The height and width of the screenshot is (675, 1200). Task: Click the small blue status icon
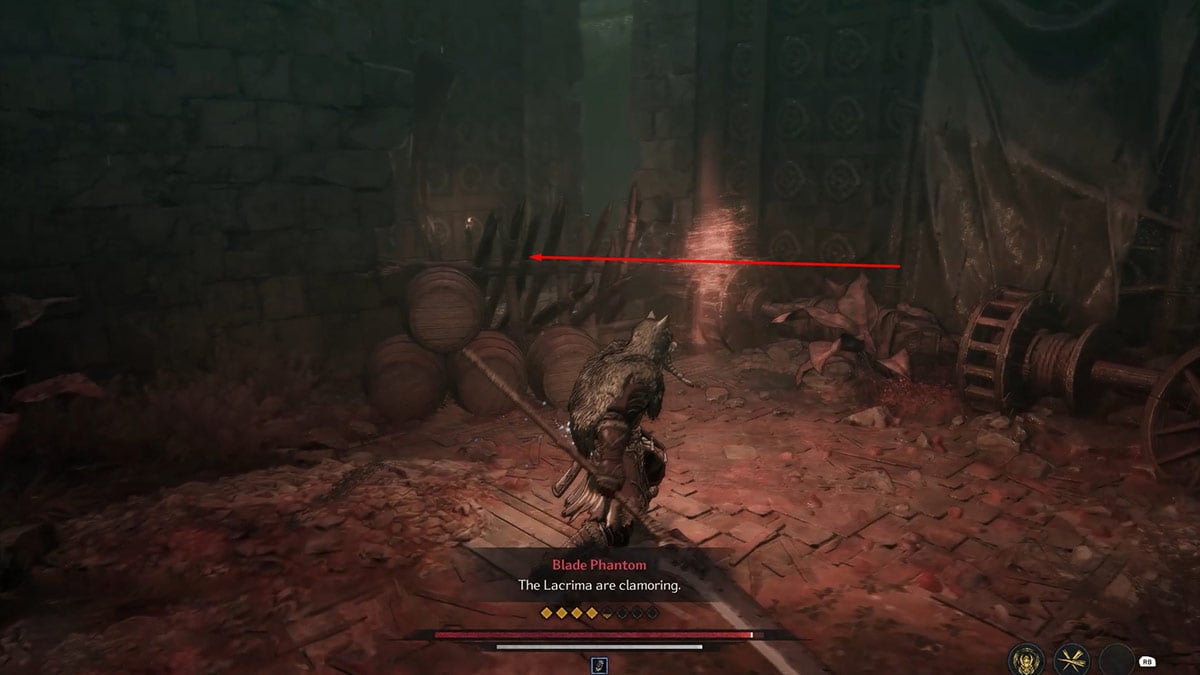[x=600, y=663]
